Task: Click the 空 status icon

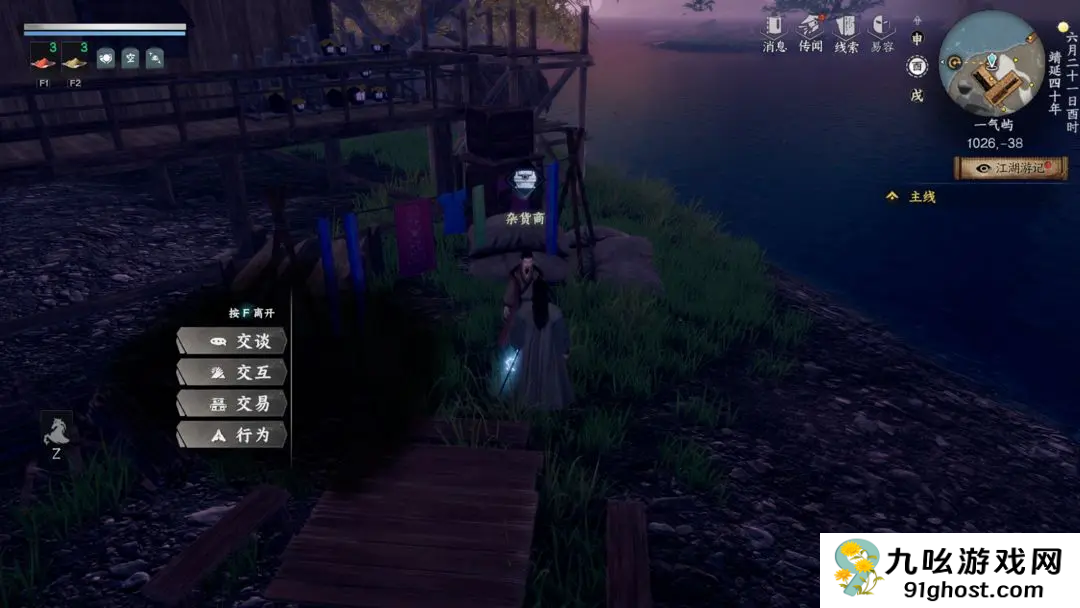Action: [x=130, y=58]
